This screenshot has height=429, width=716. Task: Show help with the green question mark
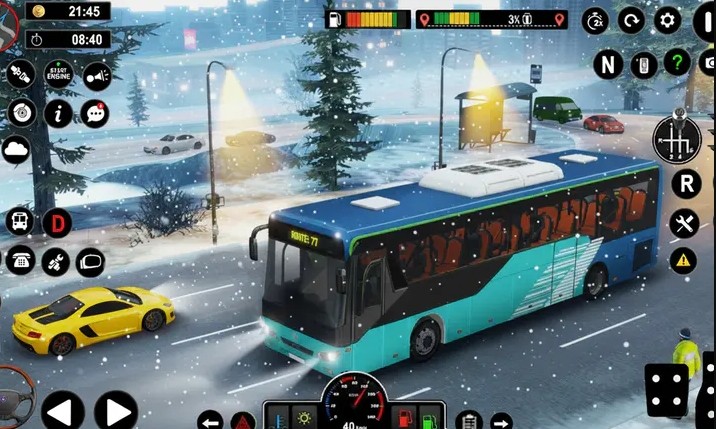pyautogui.click(x=677, y=63)
